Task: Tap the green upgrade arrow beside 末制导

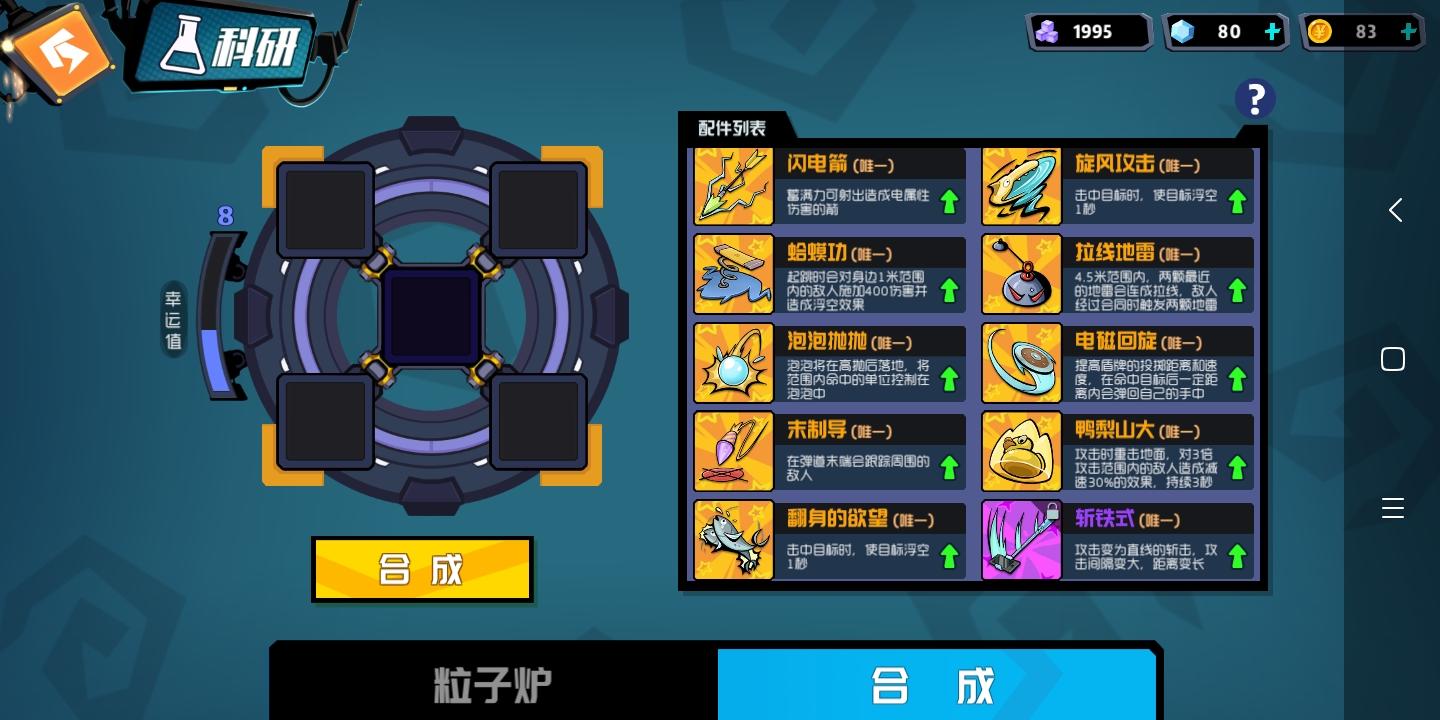Action: click(949, 467)
